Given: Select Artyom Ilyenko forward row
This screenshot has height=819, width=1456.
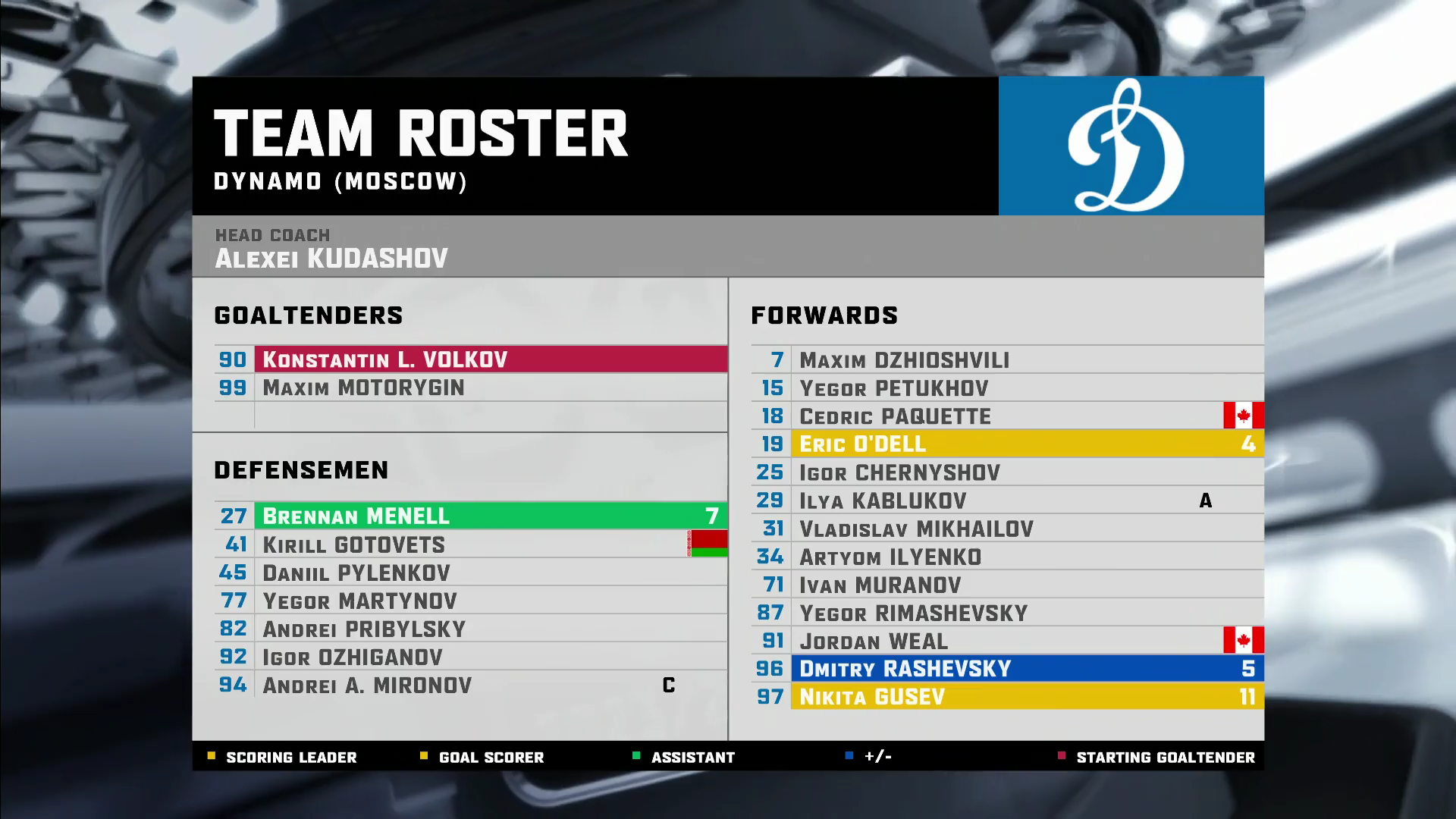Looking at the screenshot, I should tap(1007, 557).
